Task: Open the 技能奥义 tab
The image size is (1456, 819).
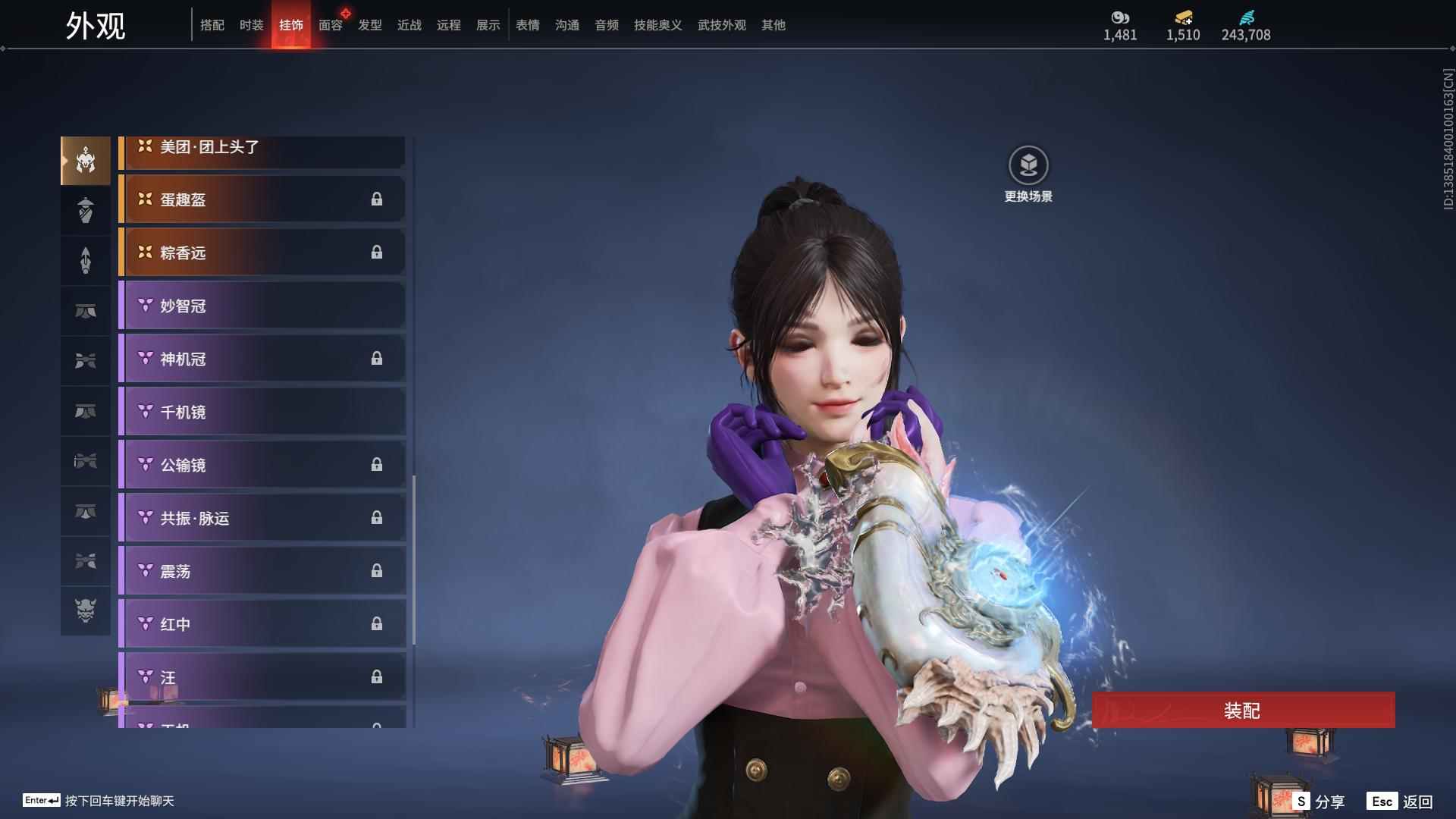Action: click(x=657, y=25)
